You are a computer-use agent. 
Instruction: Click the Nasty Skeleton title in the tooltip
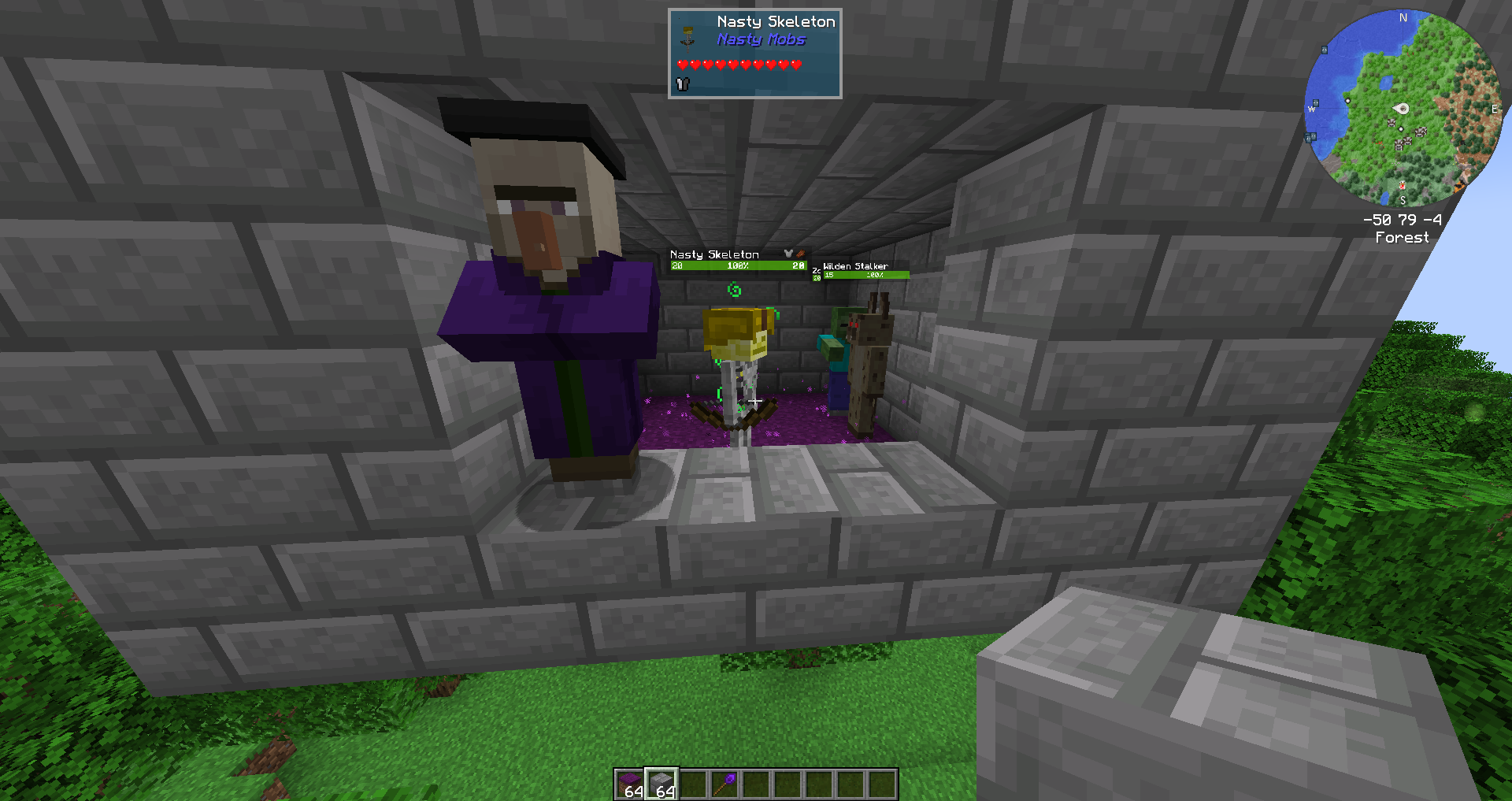(776, 22)
